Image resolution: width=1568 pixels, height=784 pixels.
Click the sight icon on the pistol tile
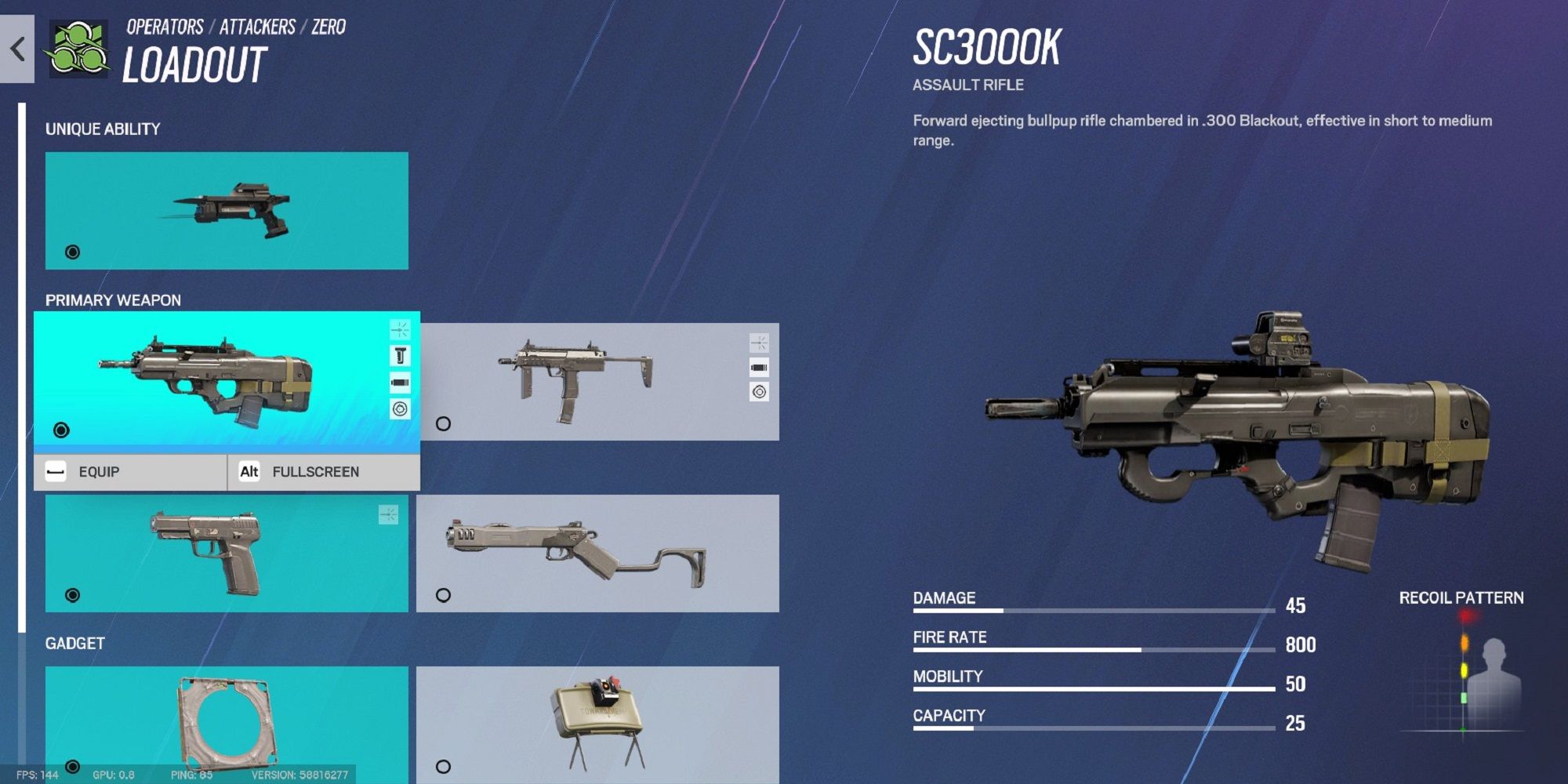click(x=388, y=514)
